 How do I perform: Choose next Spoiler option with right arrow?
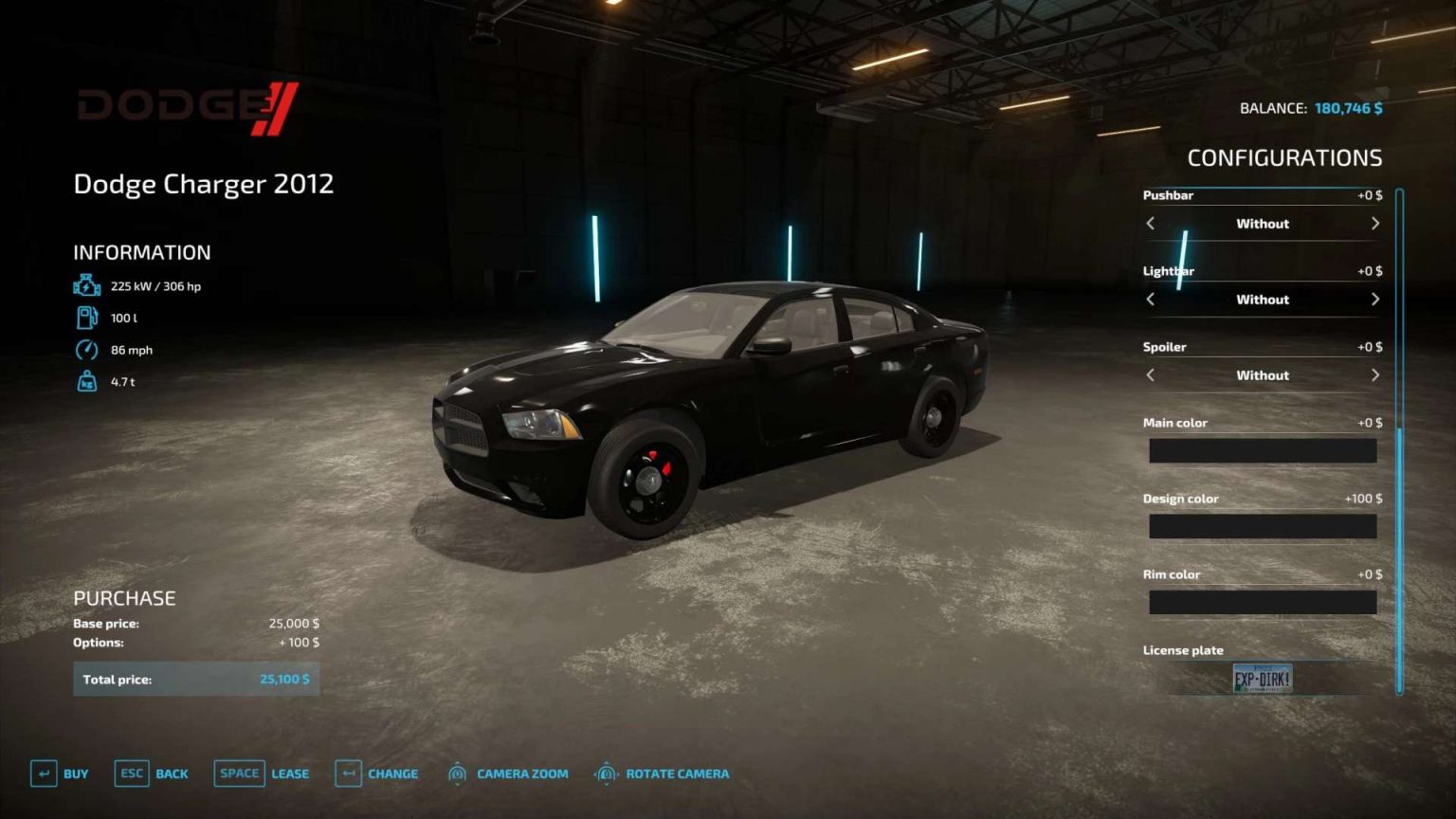(x=1375, y=375)
